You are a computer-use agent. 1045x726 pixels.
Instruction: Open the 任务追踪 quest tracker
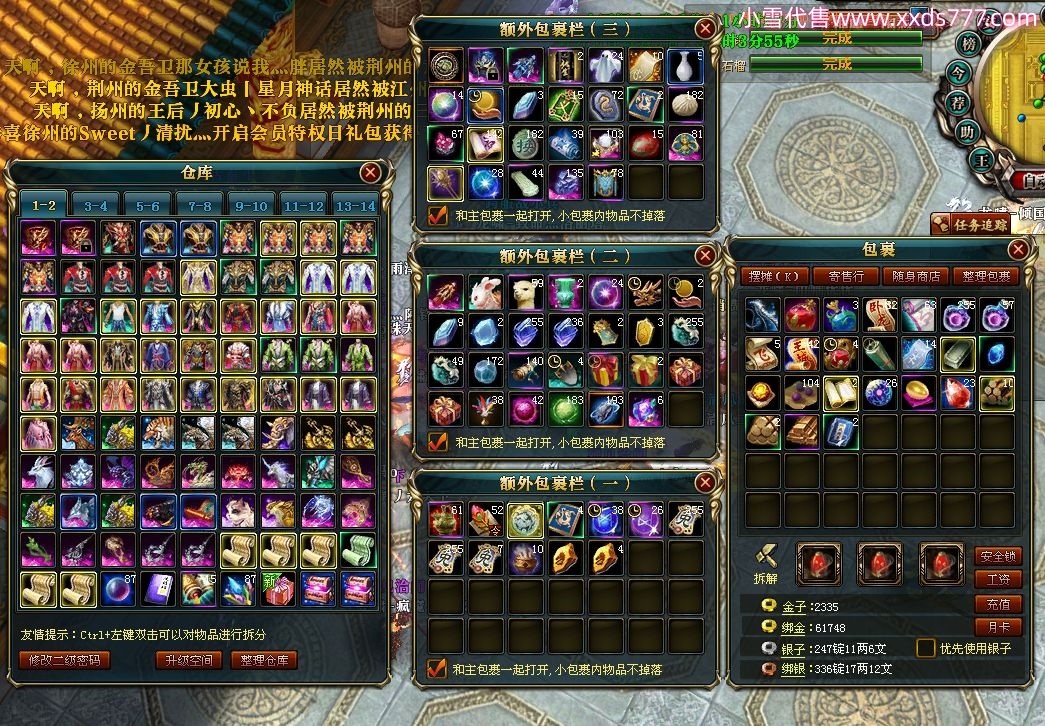[x=974, y=225]
